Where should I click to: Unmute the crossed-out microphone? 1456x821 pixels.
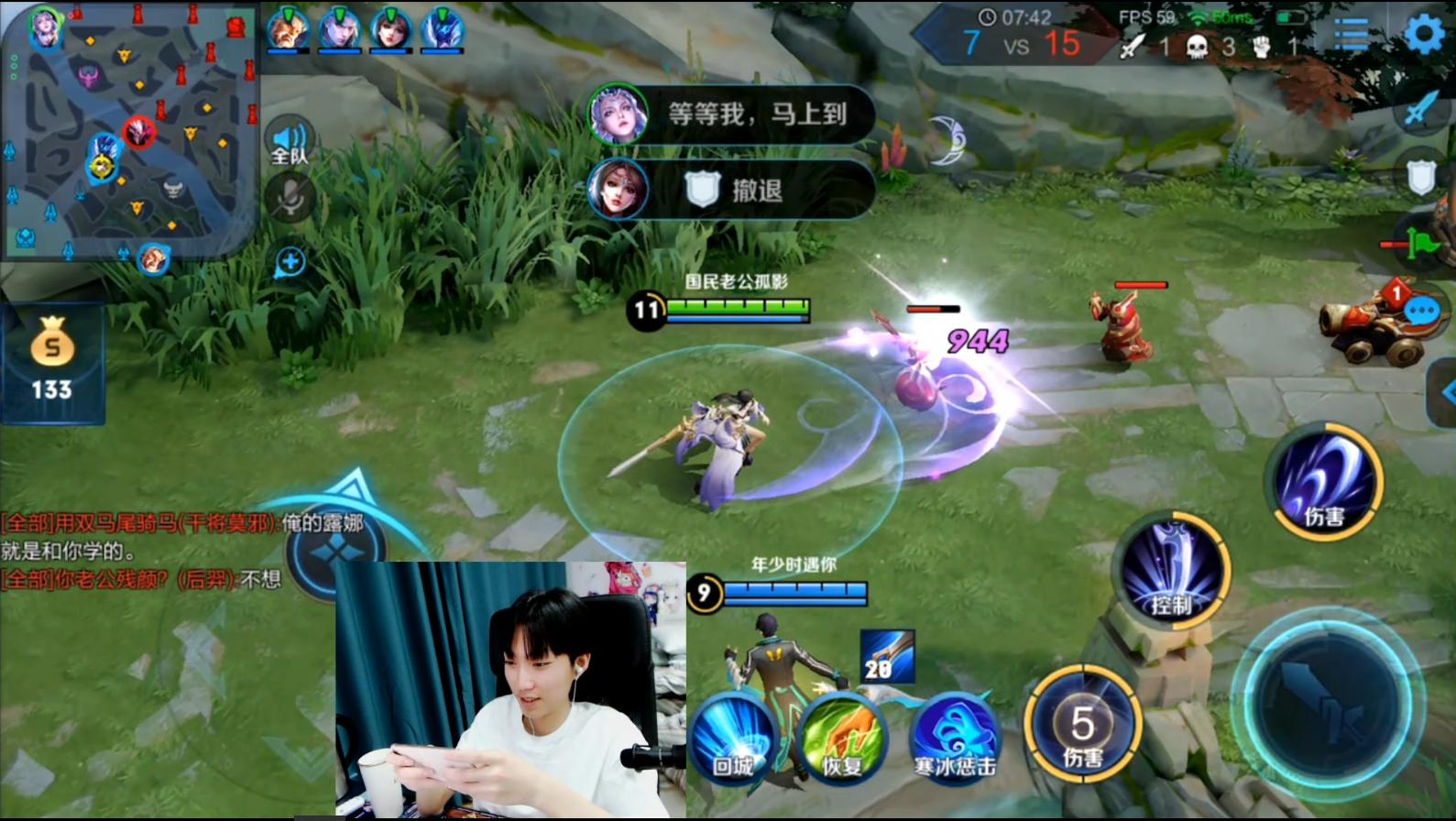click(x=288, y=197)
